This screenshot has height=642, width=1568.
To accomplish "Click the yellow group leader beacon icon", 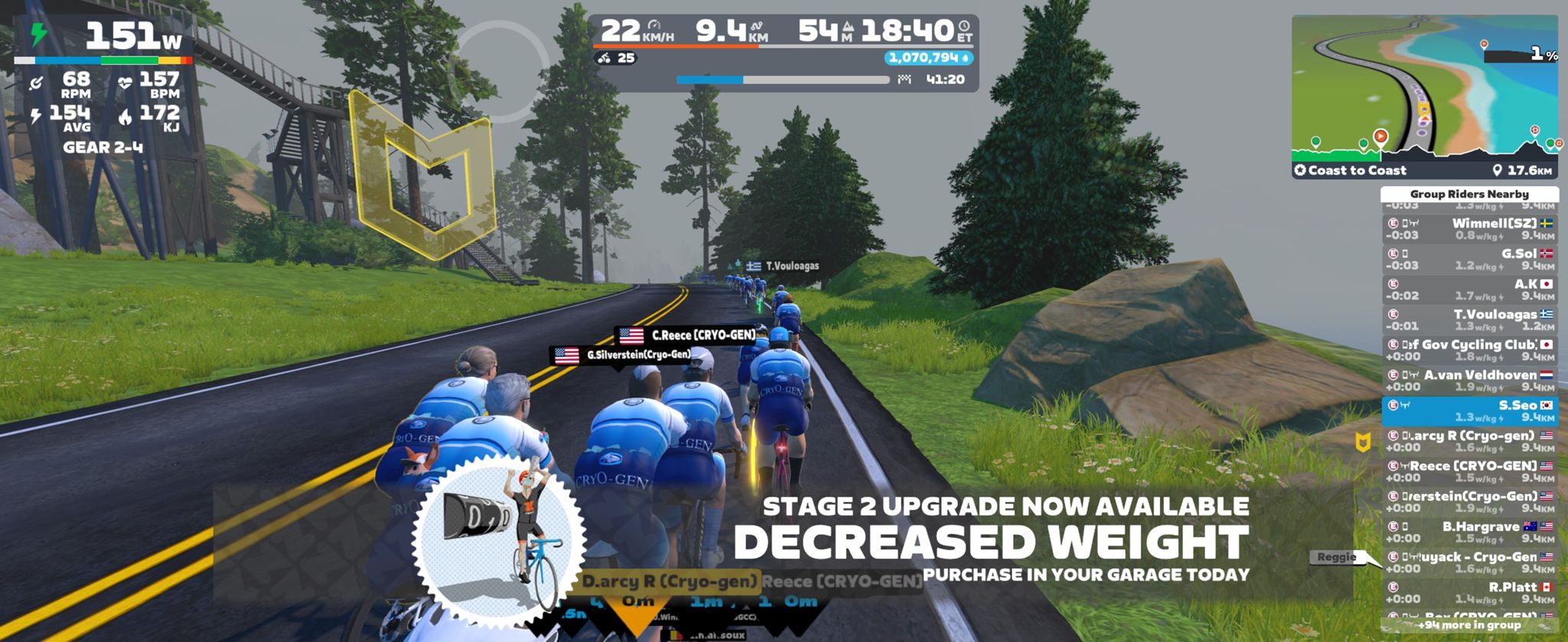I will click(x=1363, y=442).
